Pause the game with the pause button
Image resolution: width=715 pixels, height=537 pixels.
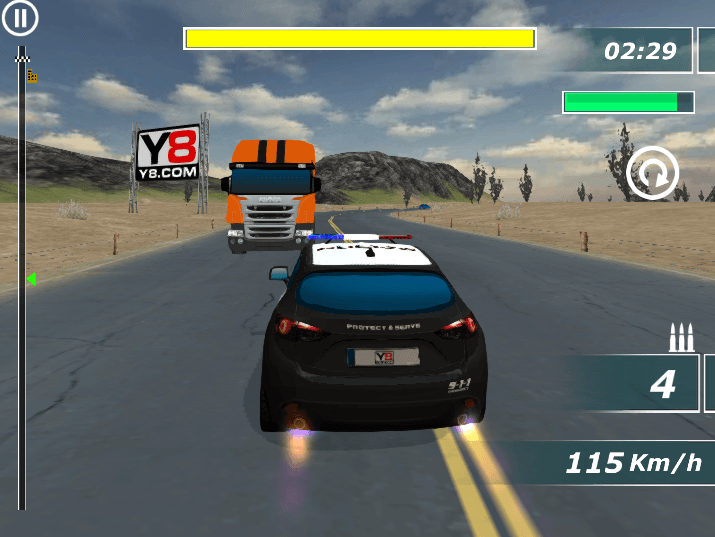coord(20,18)
